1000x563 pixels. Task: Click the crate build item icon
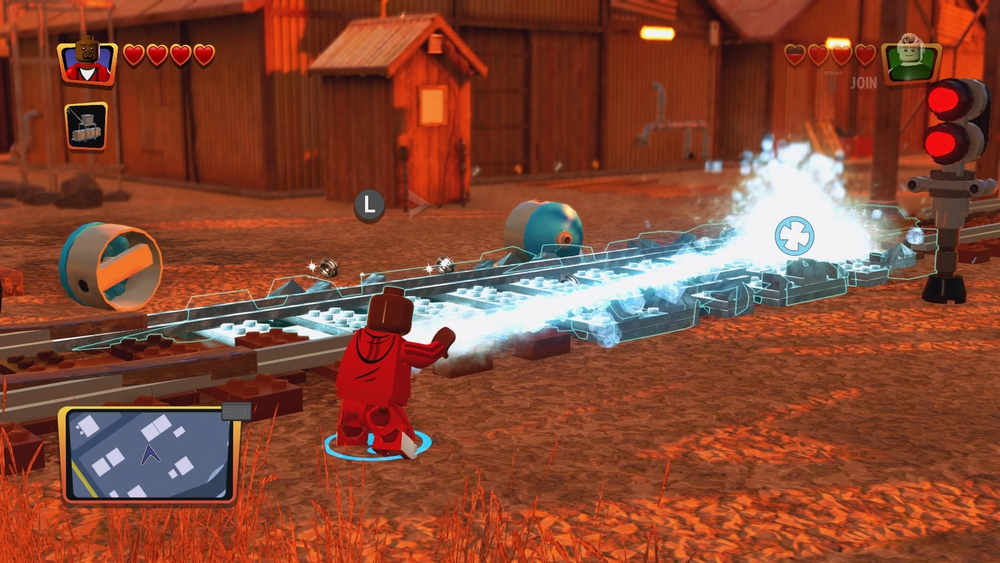pos(87,126)
